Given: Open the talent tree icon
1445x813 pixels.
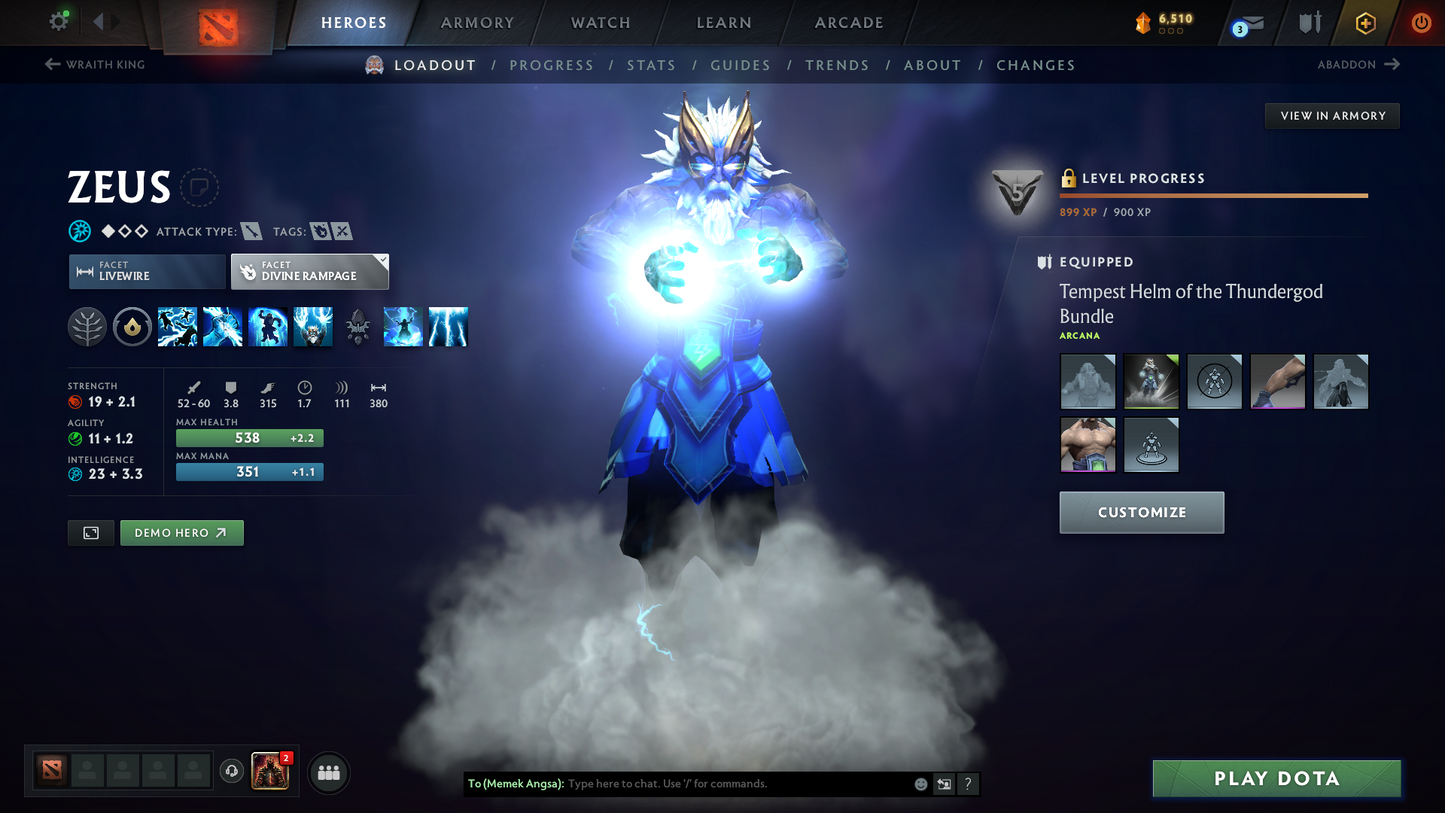Looking at the screenshot, I should (x=87, y=327).
